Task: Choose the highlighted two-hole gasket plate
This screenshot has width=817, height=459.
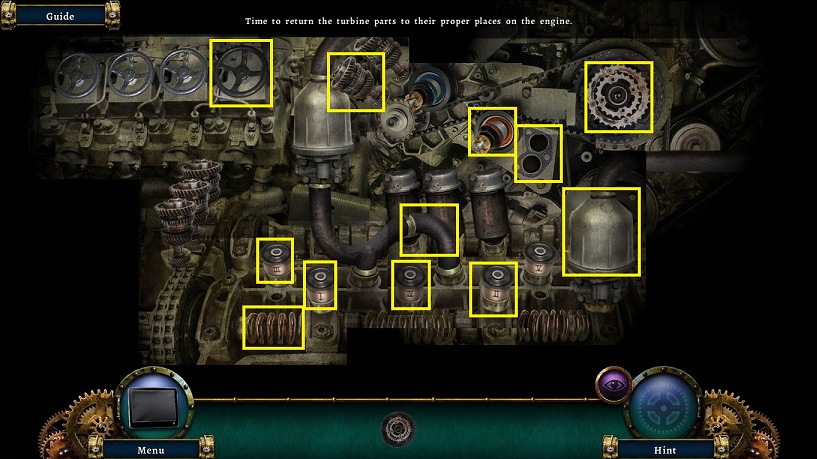Action: click(538, 154)
